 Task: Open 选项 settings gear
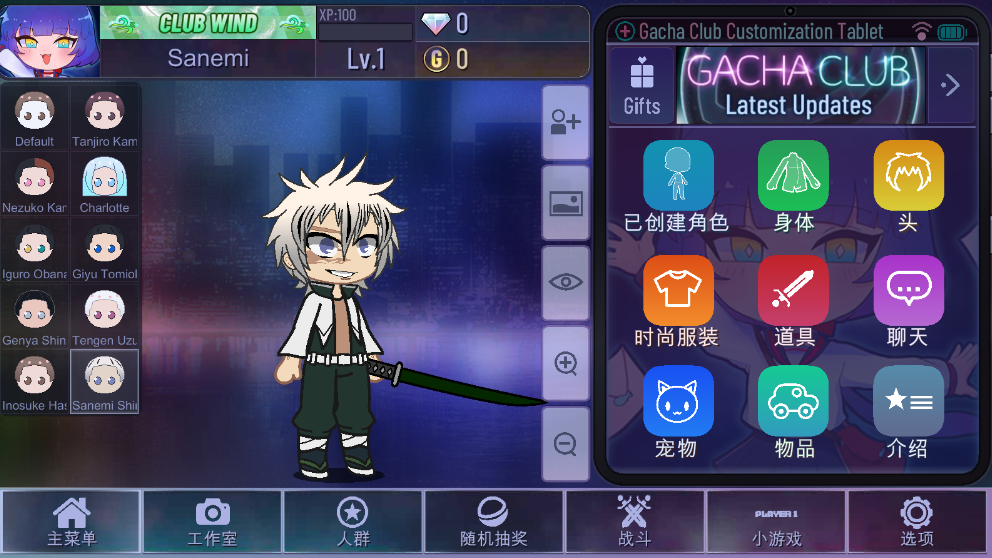click(x=916, y=521)
